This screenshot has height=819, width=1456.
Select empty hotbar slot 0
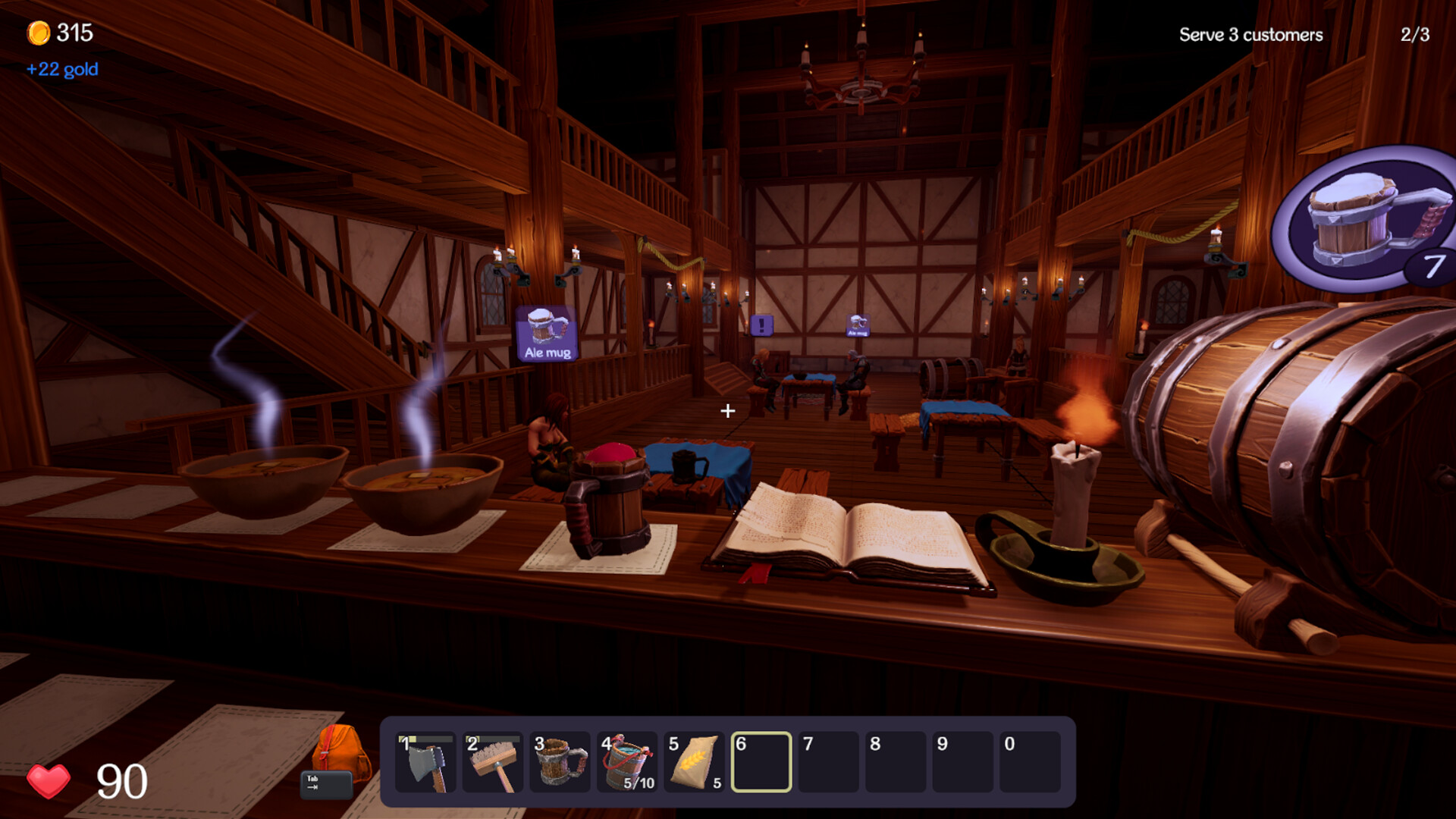1029,762
